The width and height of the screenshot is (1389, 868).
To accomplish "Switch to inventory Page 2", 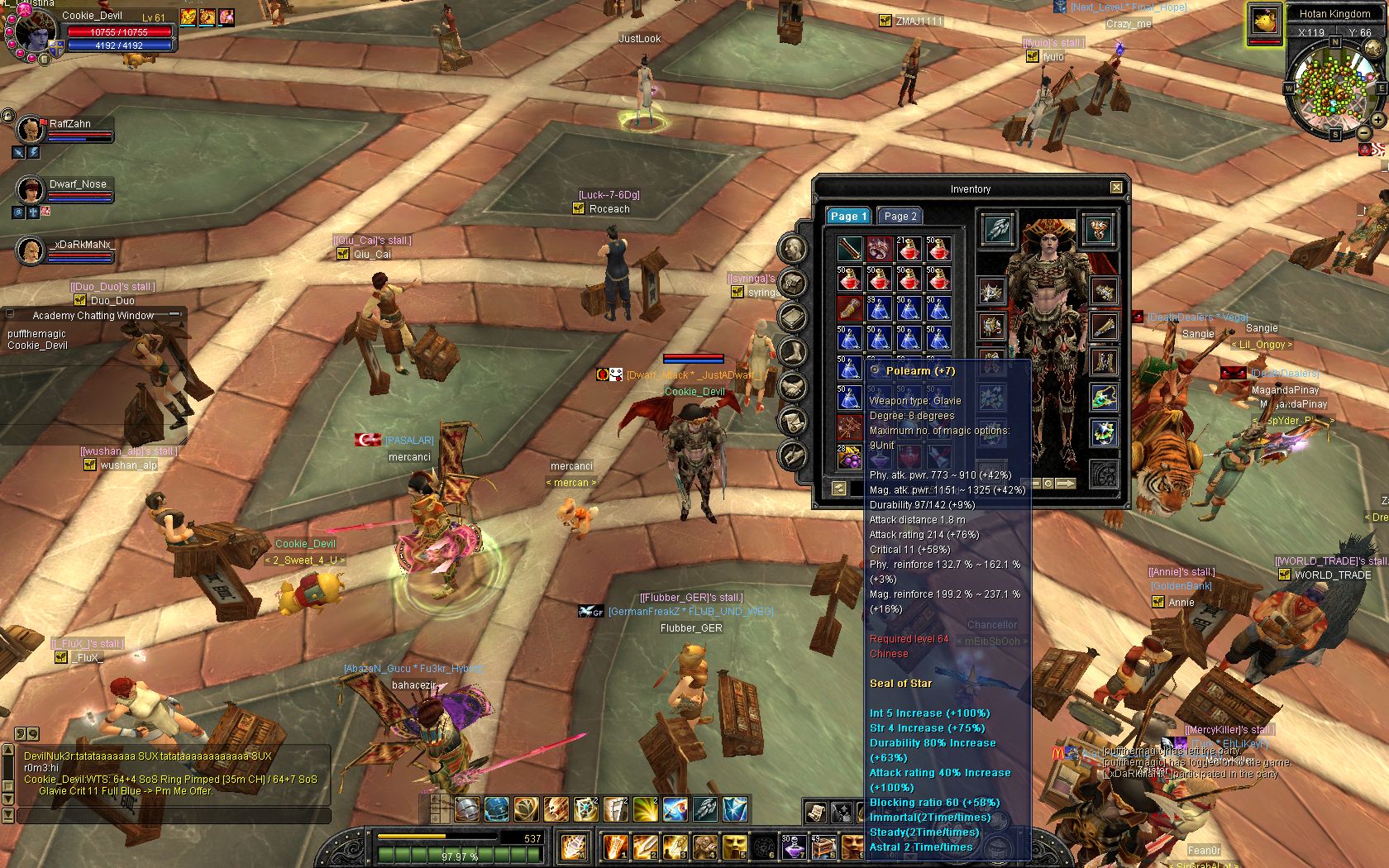I will pos(900,217).
